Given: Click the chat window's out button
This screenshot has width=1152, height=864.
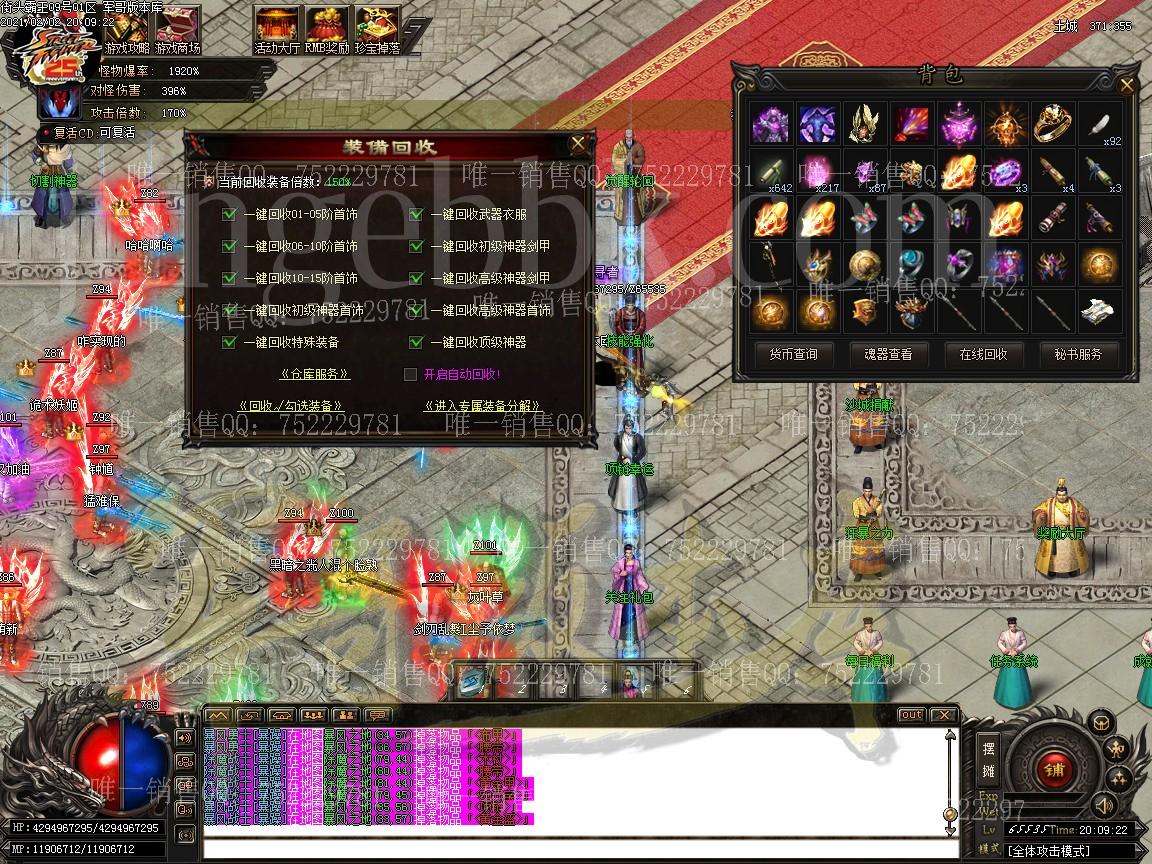Looking at the screenshot, I should click(x=911, y=715).
